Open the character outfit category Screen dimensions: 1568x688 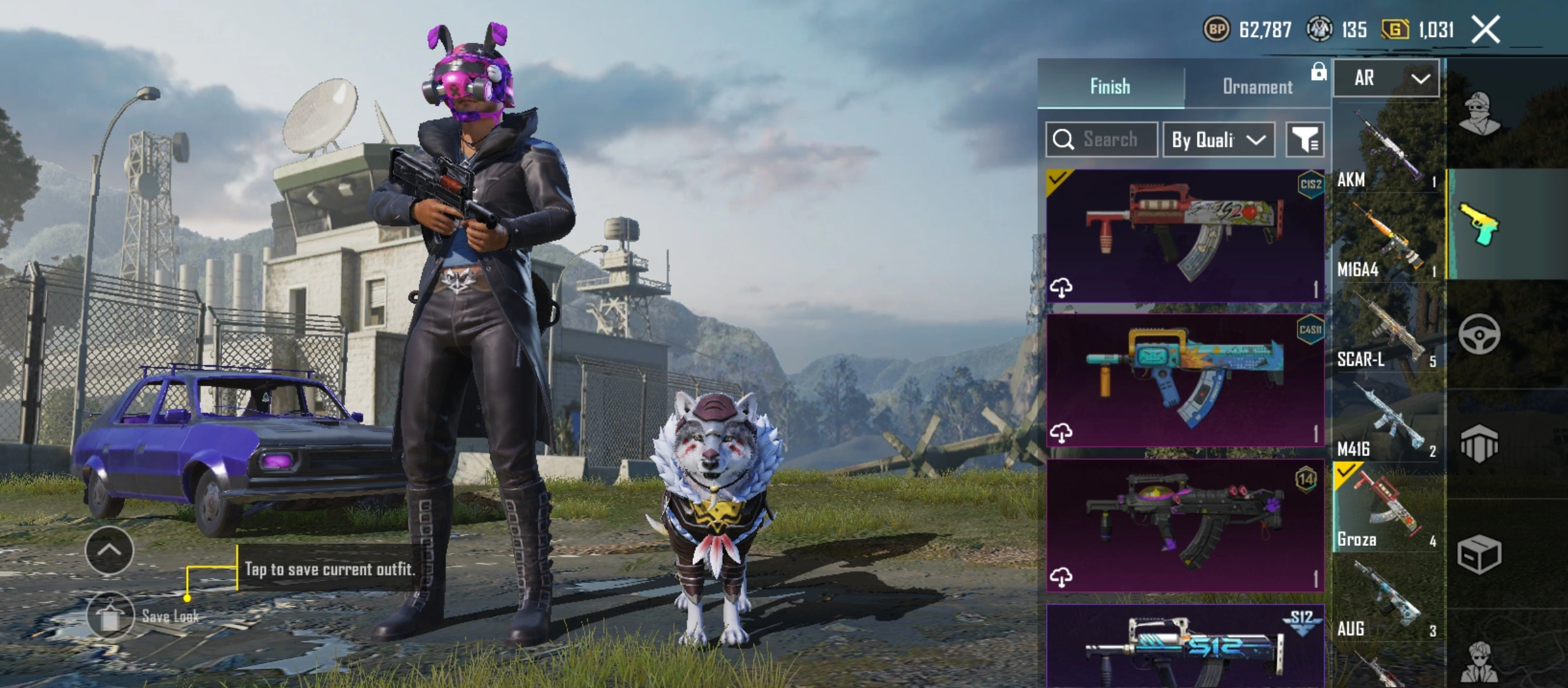point(1479,115)
